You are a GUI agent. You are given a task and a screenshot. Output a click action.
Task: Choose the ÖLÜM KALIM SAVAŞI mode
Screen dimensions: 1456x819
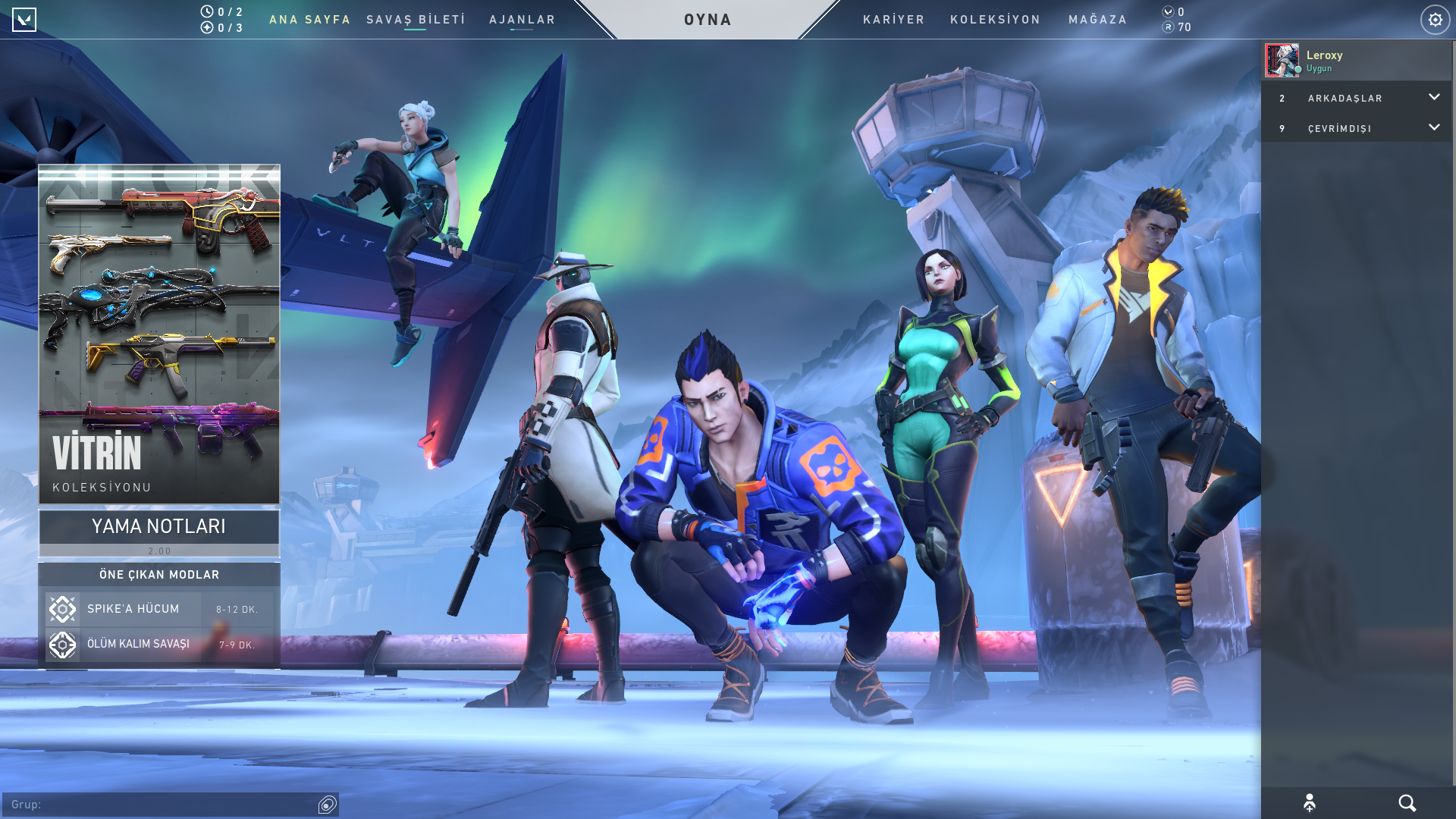[x=159, y=645]
